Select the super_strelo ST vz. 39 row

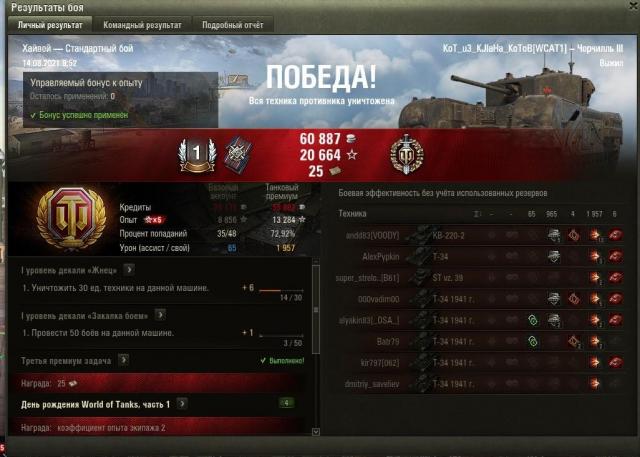[x=482, y=278]
